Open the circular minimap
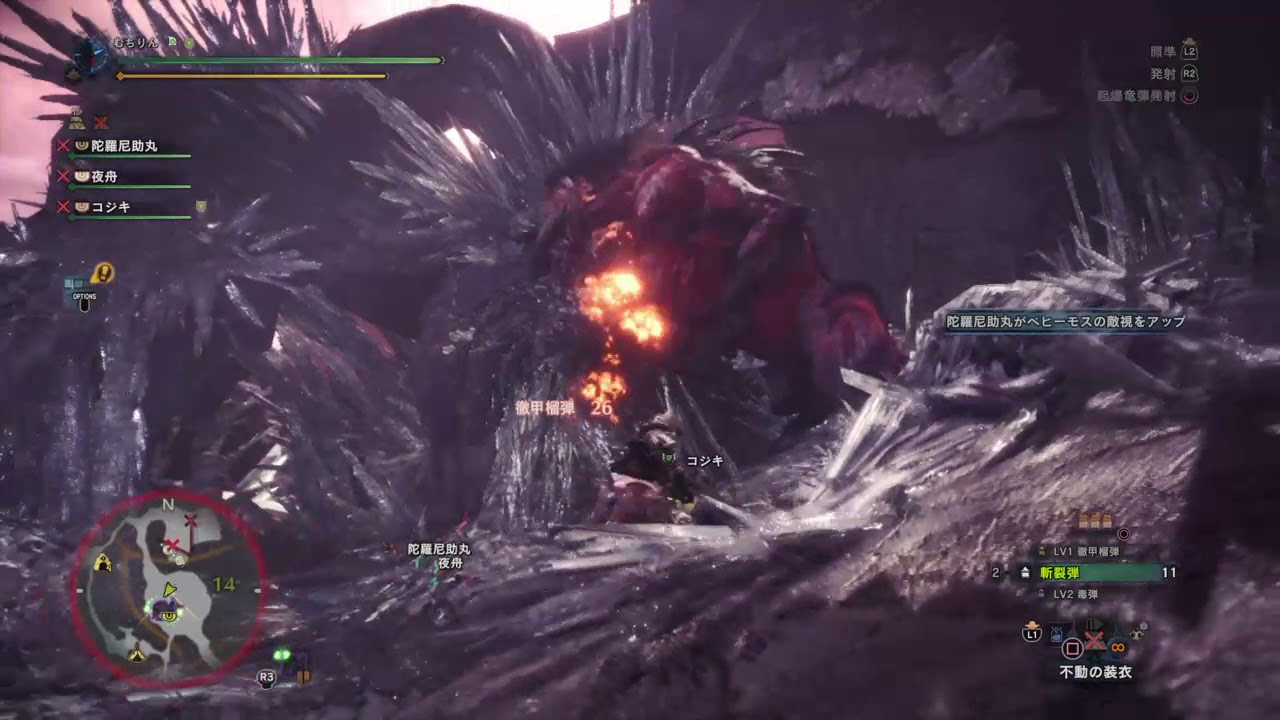The width and height of the screenshot is (1280, 720). pyautogui.click(x=167, y=588)
